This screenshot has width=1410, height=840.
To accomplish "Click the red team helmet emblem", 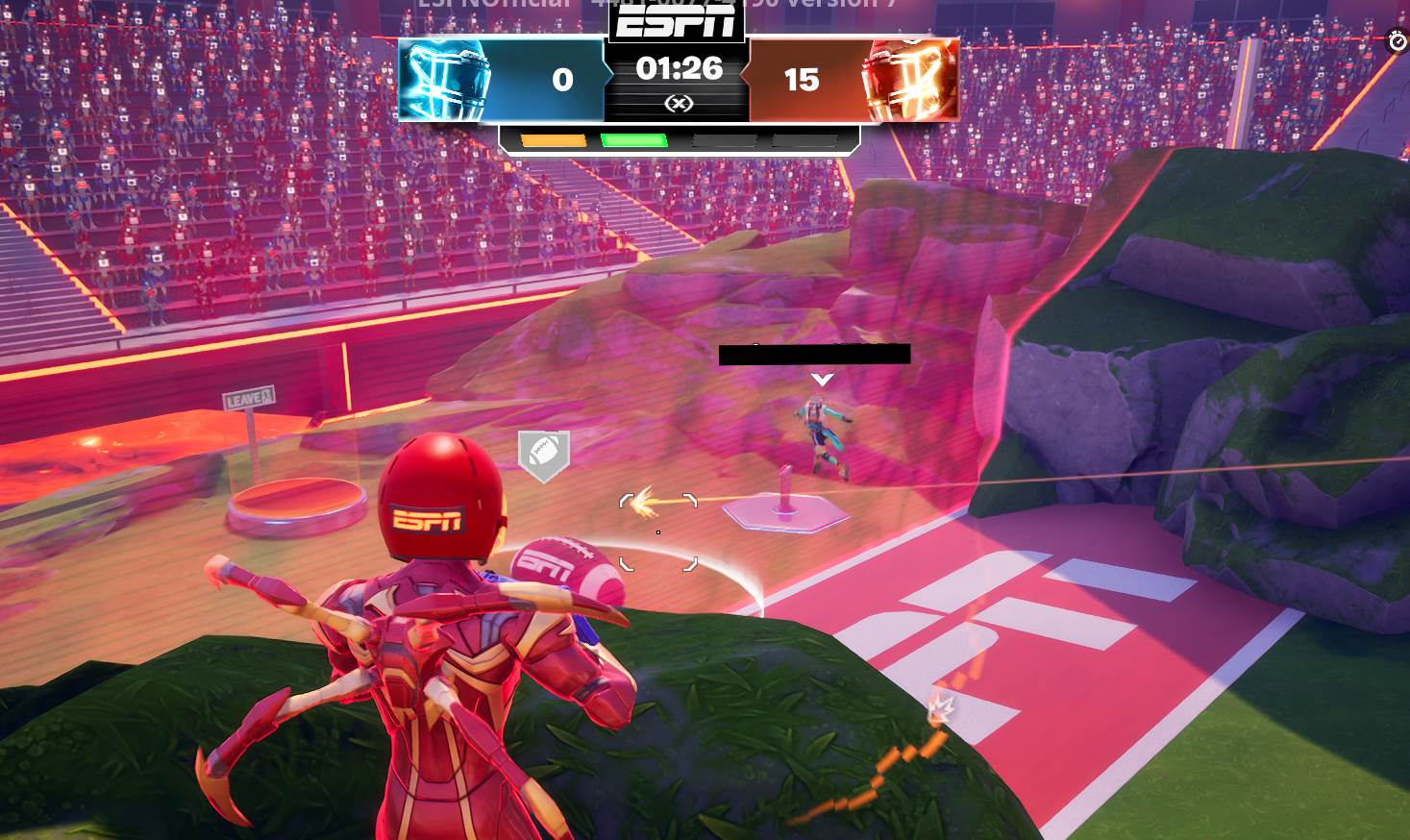I will 907,80.
